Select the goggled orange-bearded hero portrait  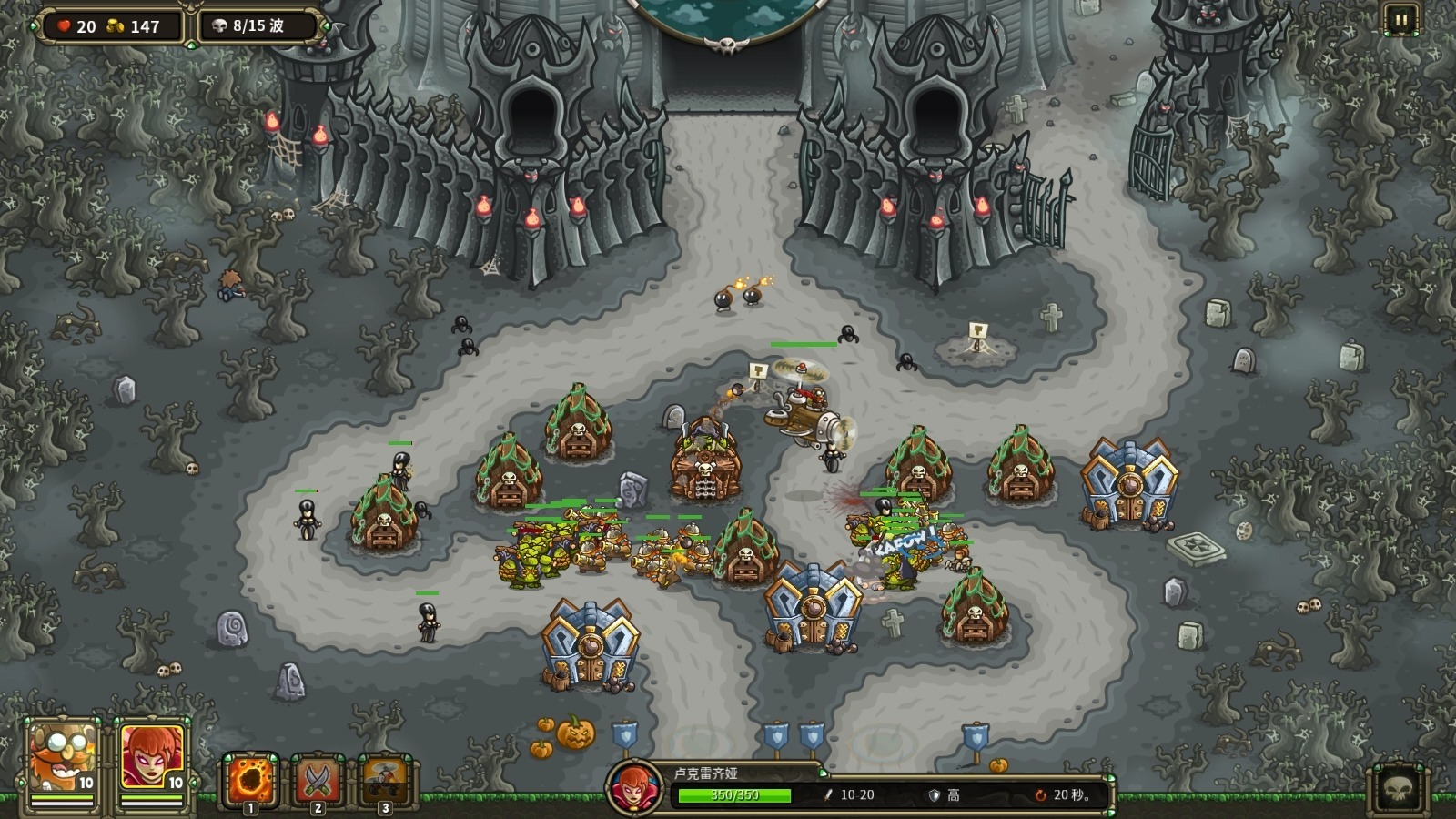click(63, 758)
